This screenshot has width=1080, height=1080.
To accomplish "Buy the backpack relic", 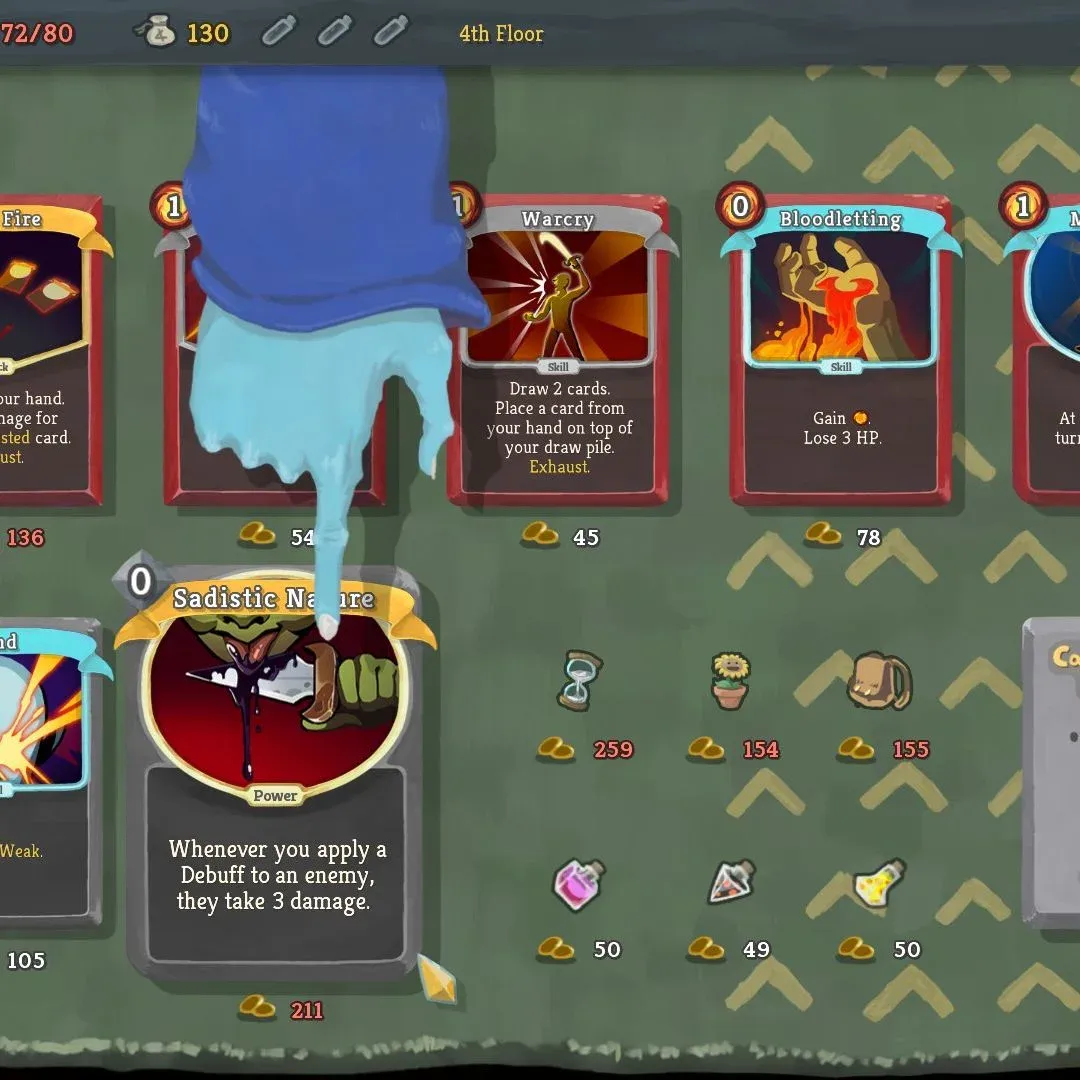I will (x=878, y=681).
